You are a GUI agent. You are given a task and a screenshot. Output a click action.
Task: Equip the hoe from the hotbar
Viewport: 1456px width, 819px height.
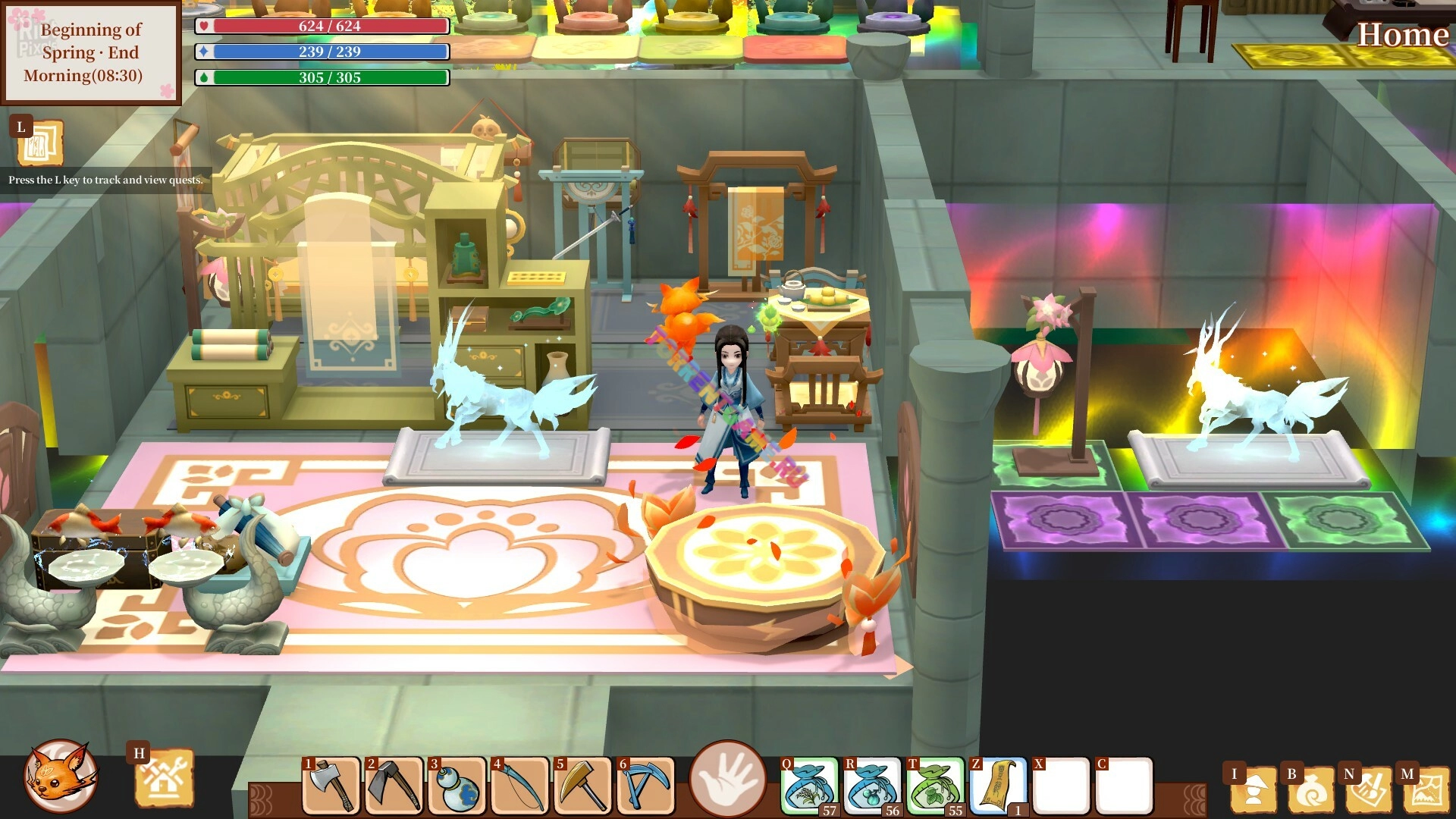(x=394, y=786)
